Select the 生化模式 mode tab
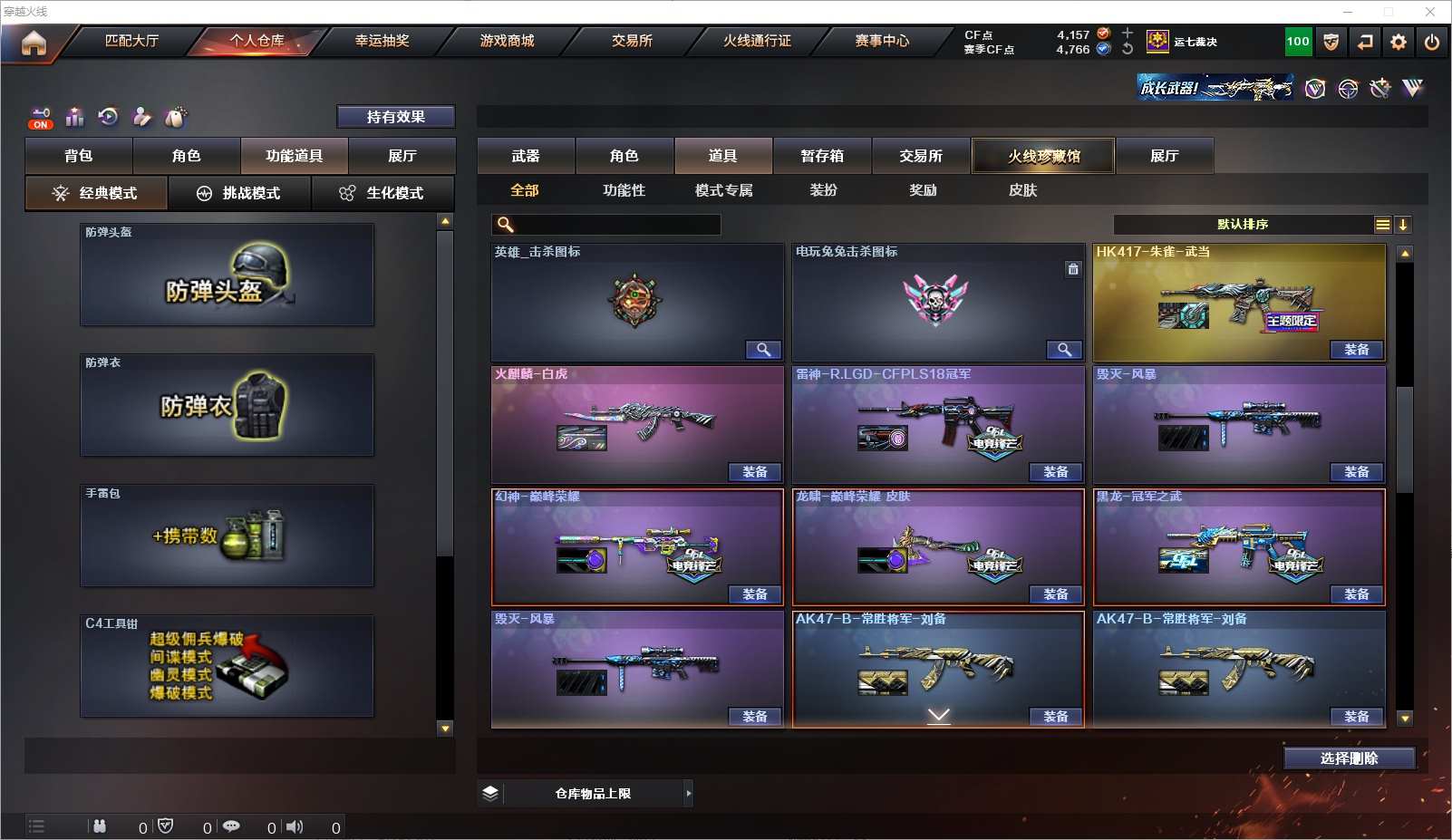Viewport: 1452px width, 840px height. point(382,193)
